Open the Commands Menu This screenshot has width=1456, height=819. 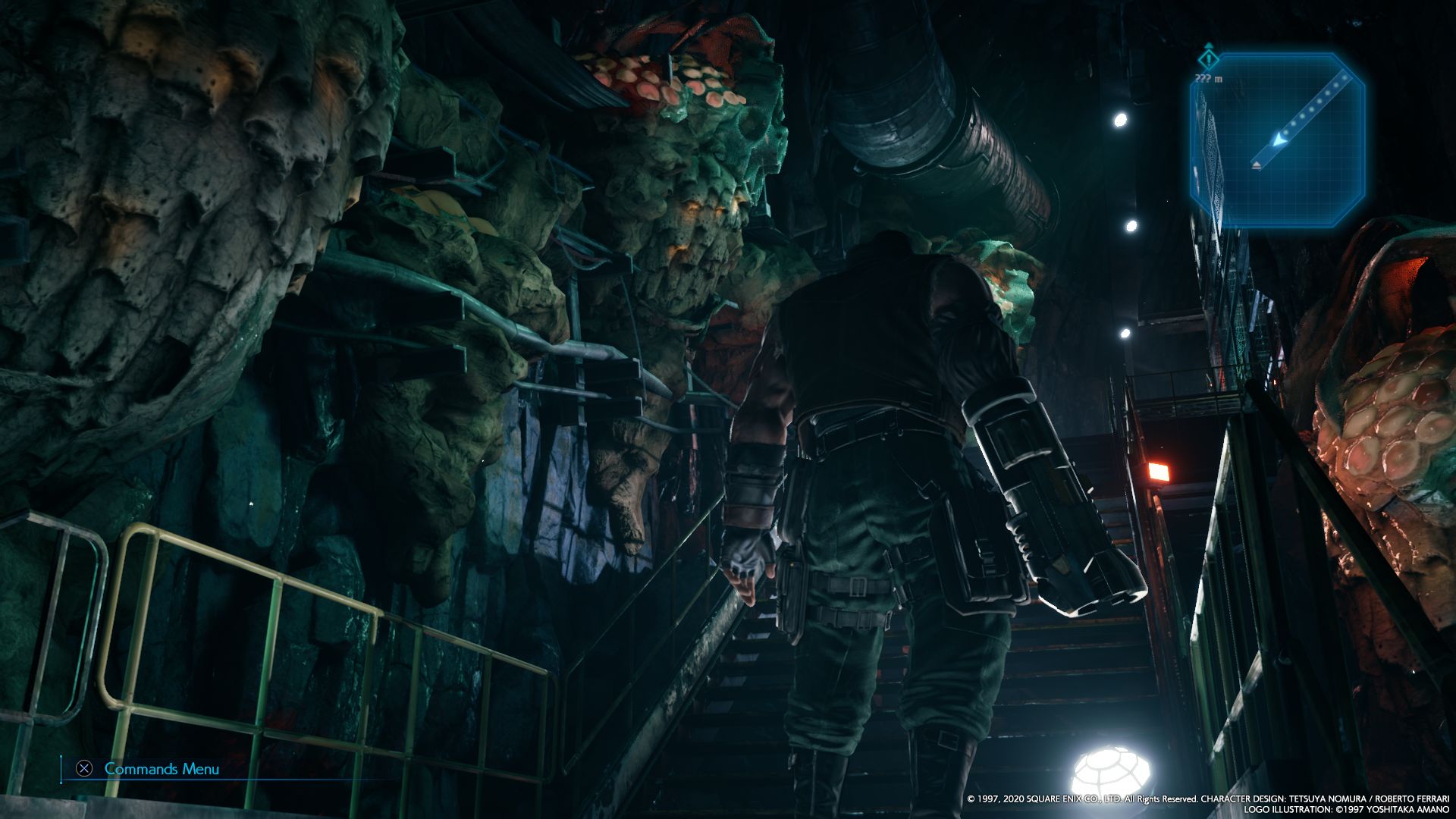pyautogui.click(x=149, y=769)
